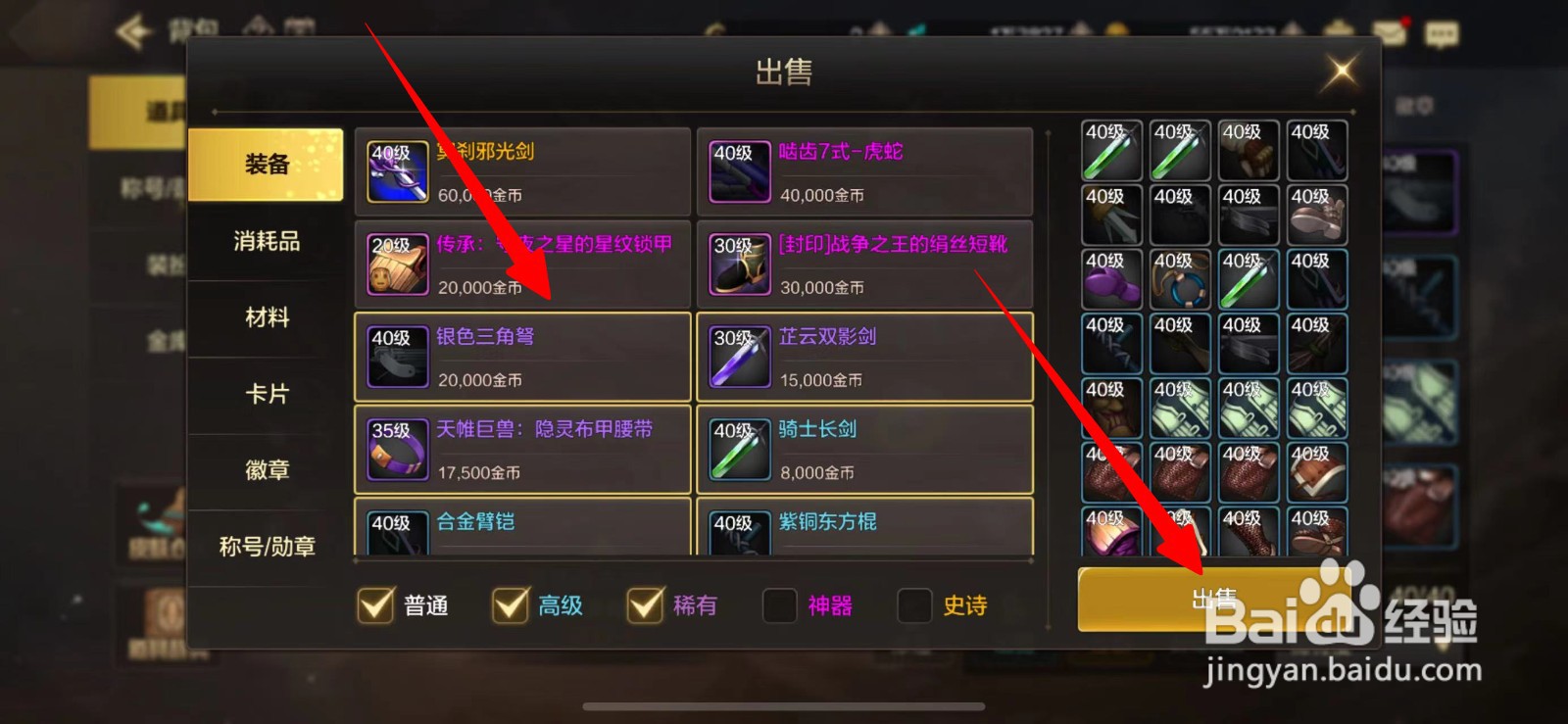
Task: Select the 冥刹邪光剑 weapon icon
Action: (x=397, y=171)
